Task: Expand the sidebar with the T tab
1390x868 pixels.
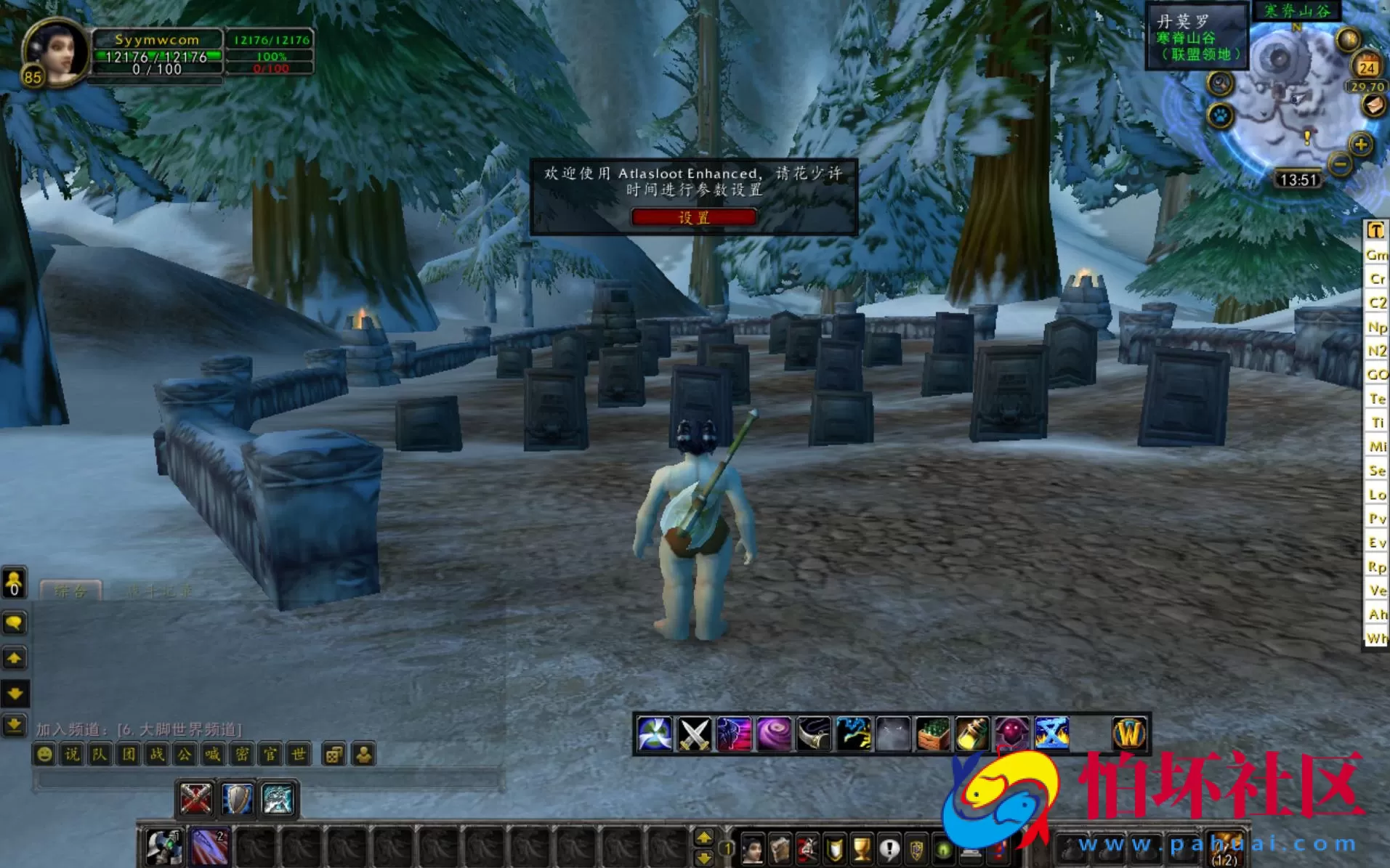Action: (1374, 231)
